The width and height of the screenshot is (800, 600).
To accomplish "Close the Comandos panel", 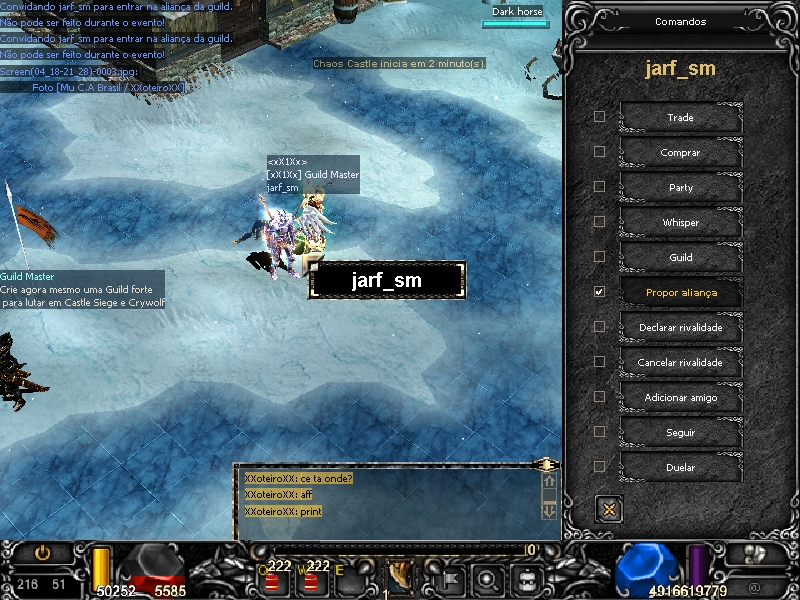I will point(608,508).
